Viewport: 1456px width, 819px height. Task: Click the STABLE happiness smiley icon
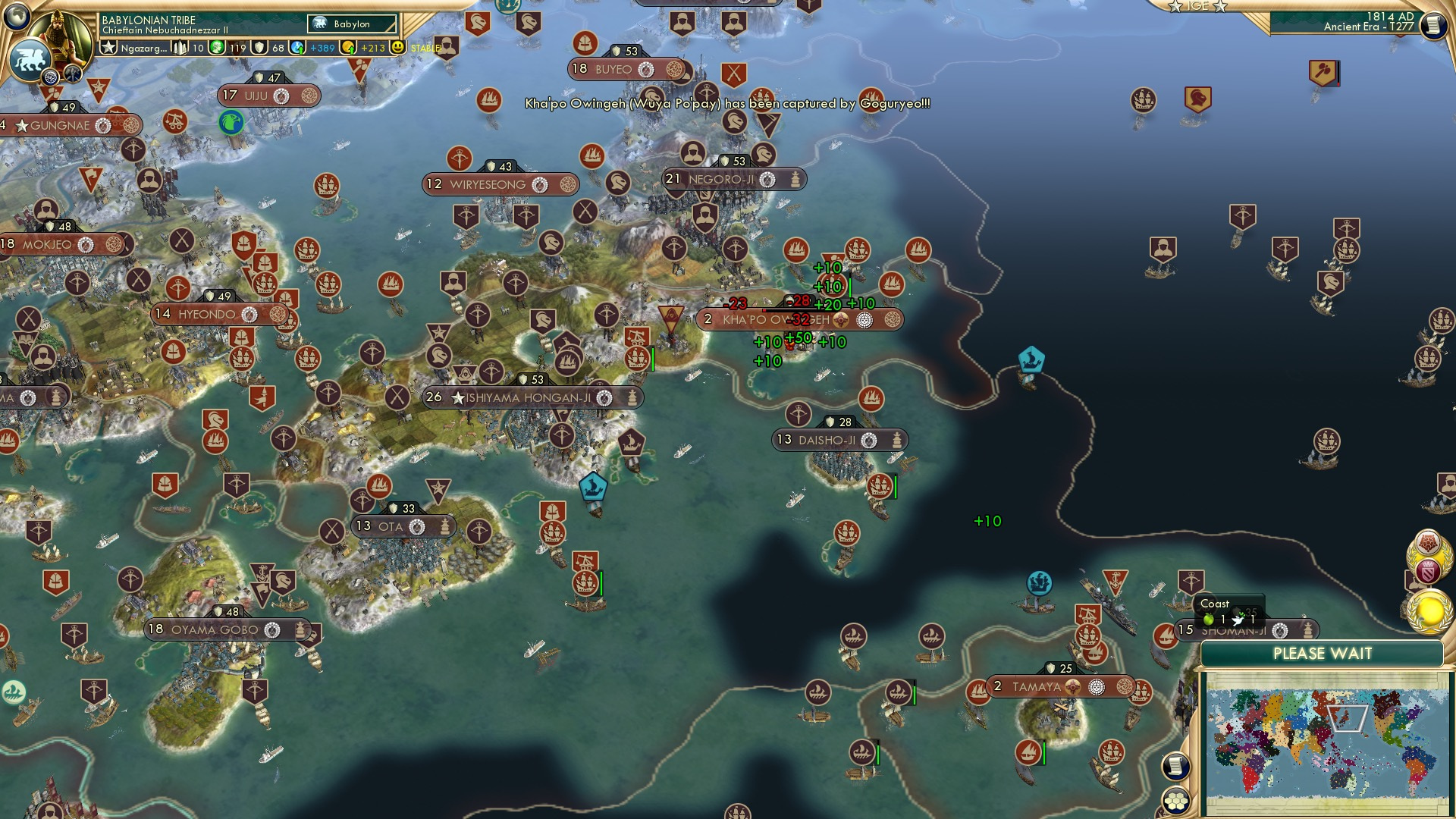(398, 48)
